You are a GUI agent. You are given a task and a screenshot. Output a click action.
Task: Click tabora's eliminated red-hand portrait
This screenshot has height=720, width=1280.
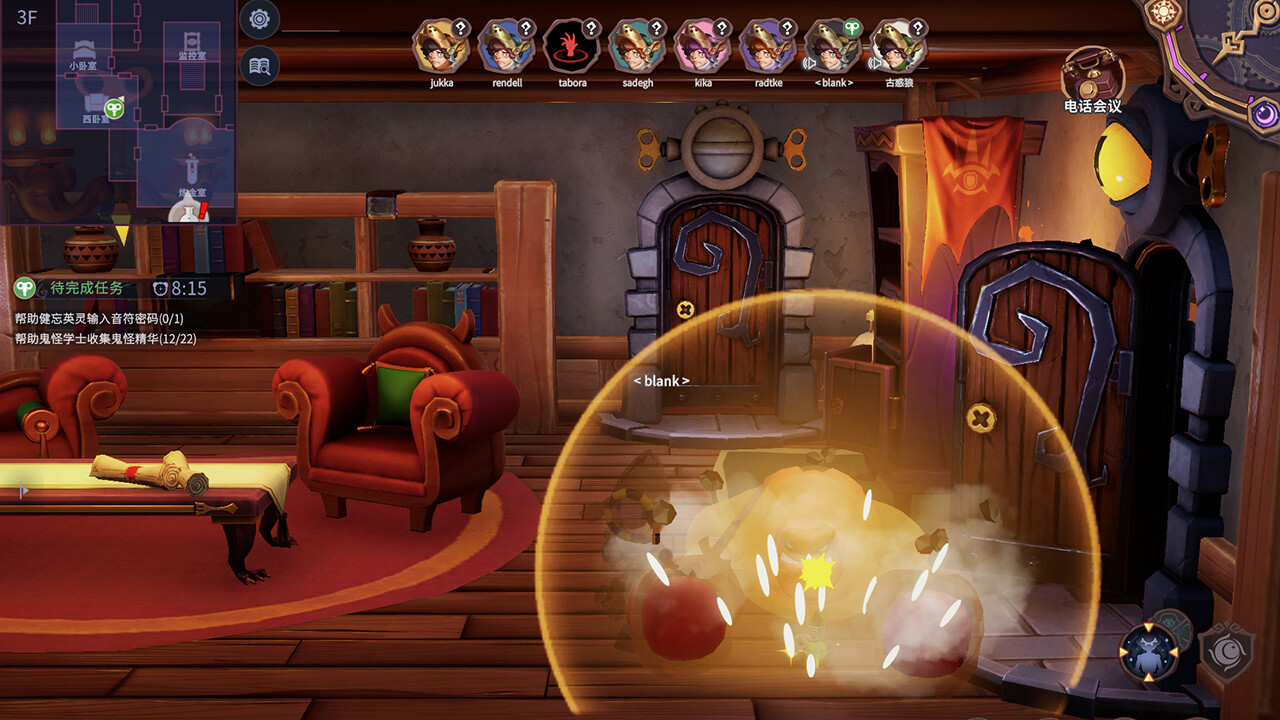click(570, 45)
